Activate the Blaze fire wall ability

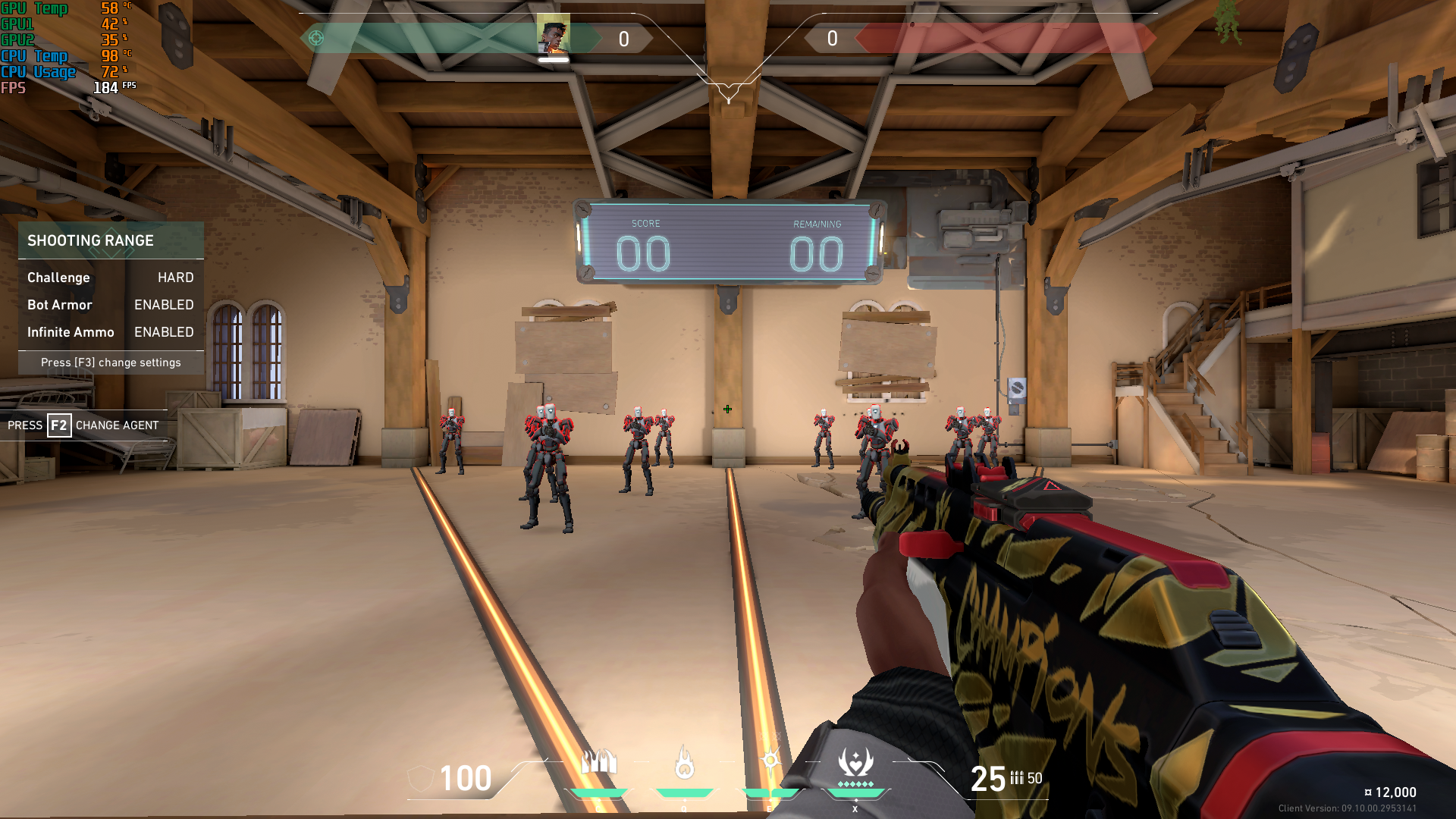(599, 762)
